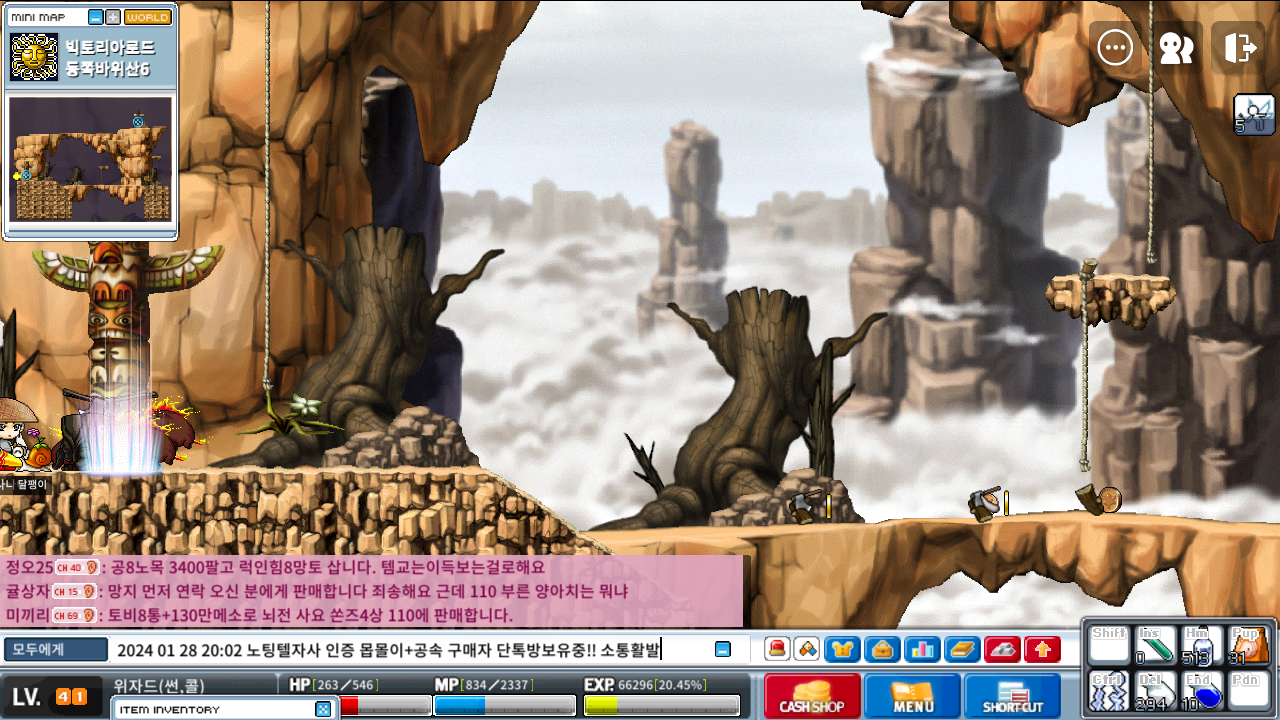Use the white potion in Home slot
Image resolution: width=1280 pixels, height=720 pixels.
(x=1201, y=646)
